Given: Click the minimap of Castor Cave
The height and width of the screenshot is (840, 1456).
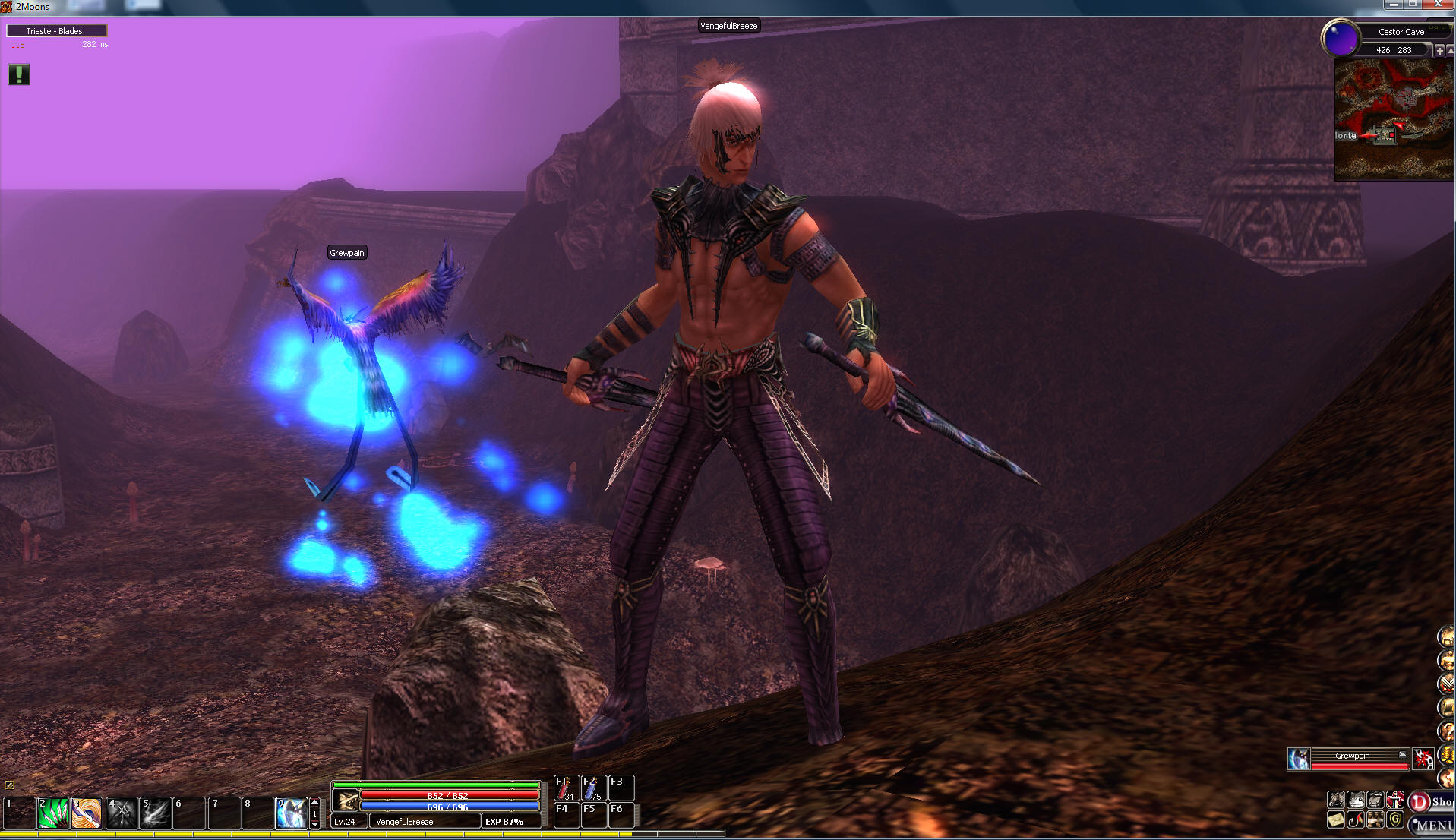Looking at the screenshot, I should click(1394, 120).
